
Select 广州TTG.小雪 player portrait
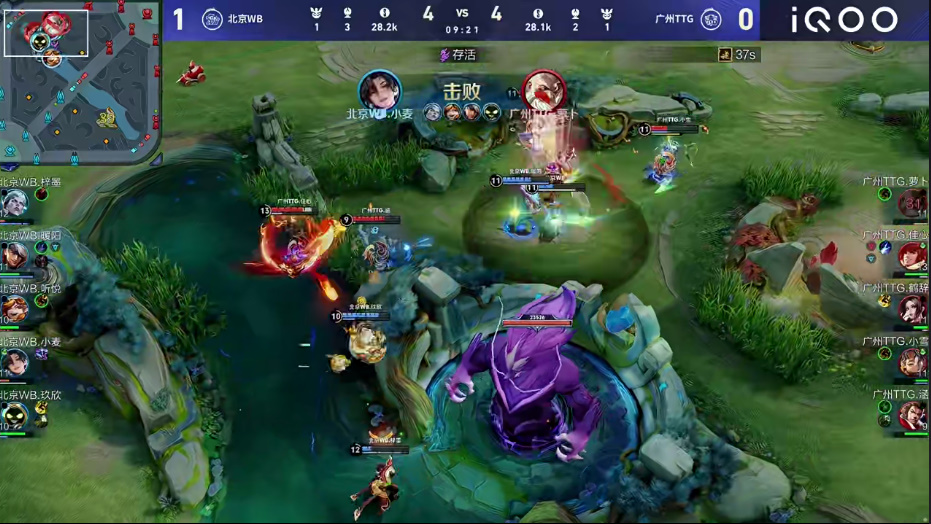pos(912,362)
